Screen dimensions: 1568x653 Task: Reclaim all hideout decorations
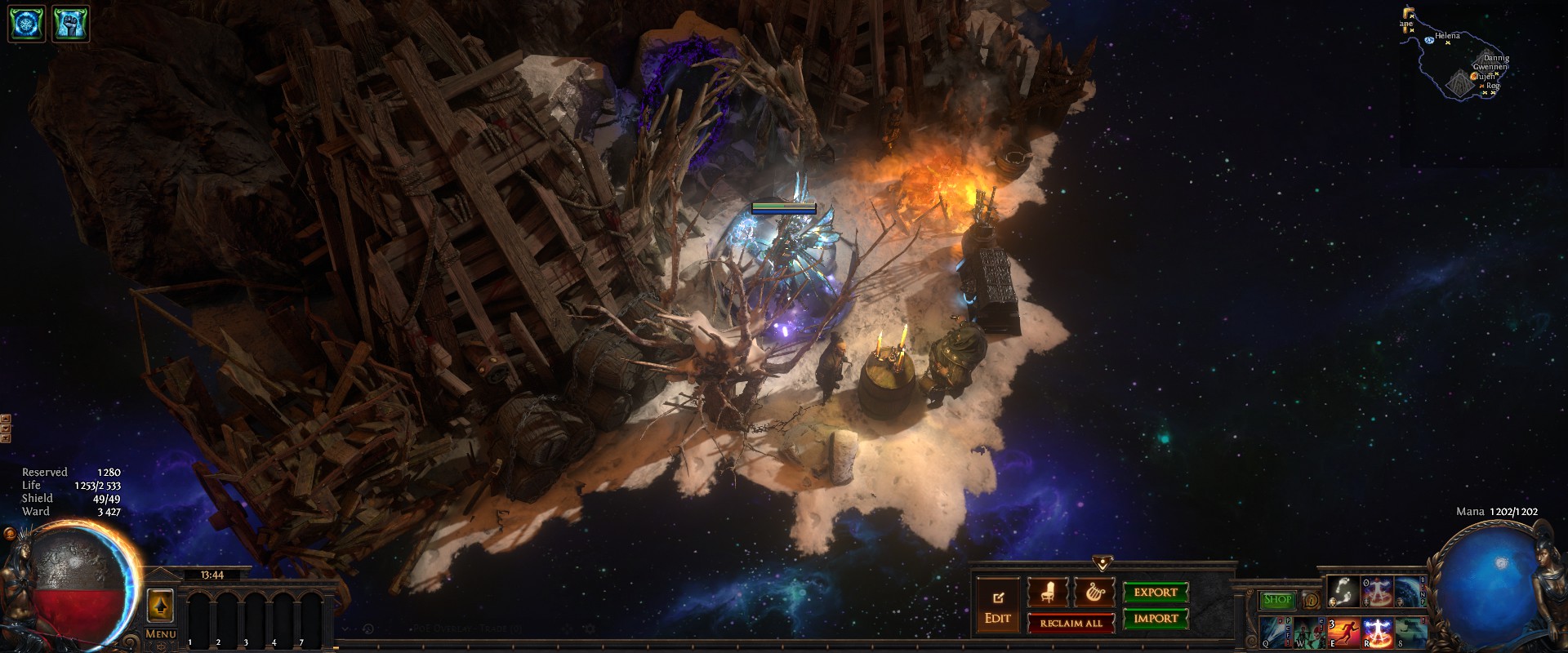click(x=1071, y=624)
